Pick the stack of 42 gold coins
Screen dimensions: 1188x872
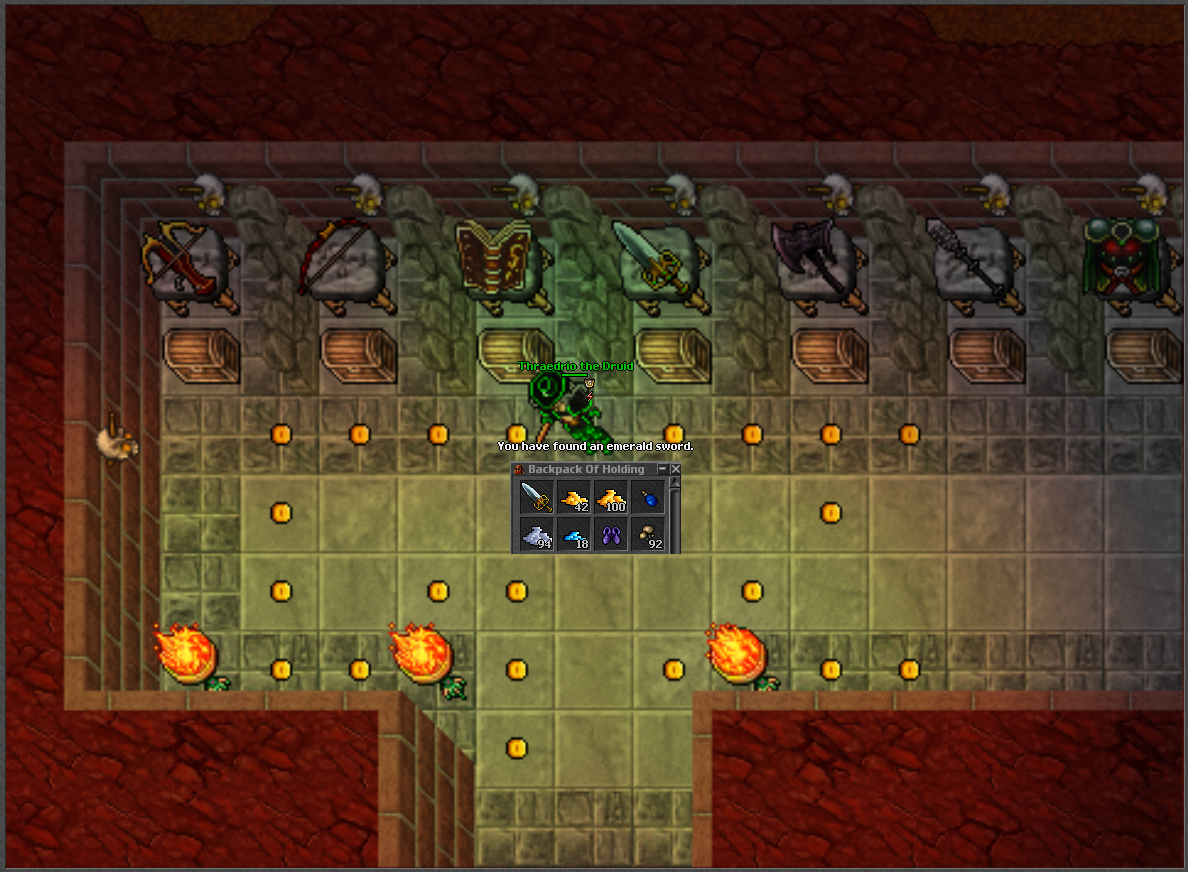coord(574,497)
